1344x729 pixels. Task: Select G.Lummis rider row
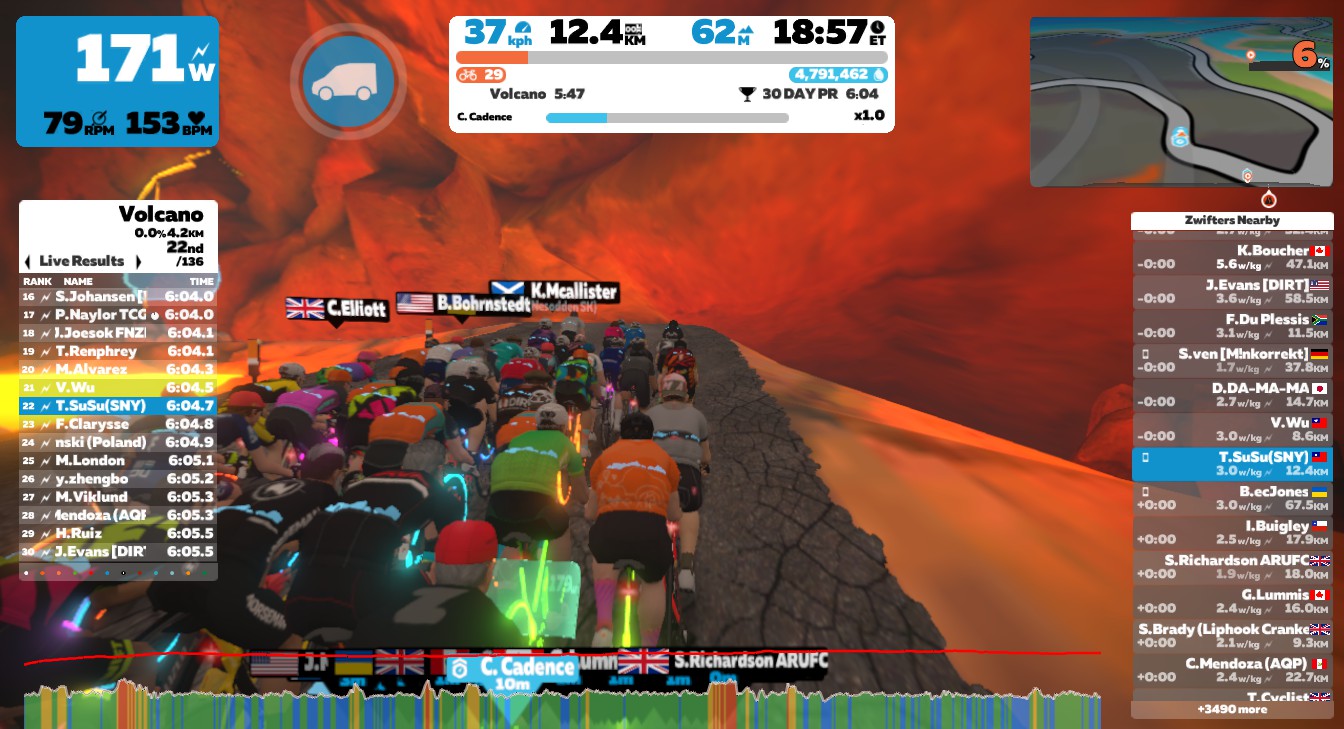click(x=1232, y=601)
